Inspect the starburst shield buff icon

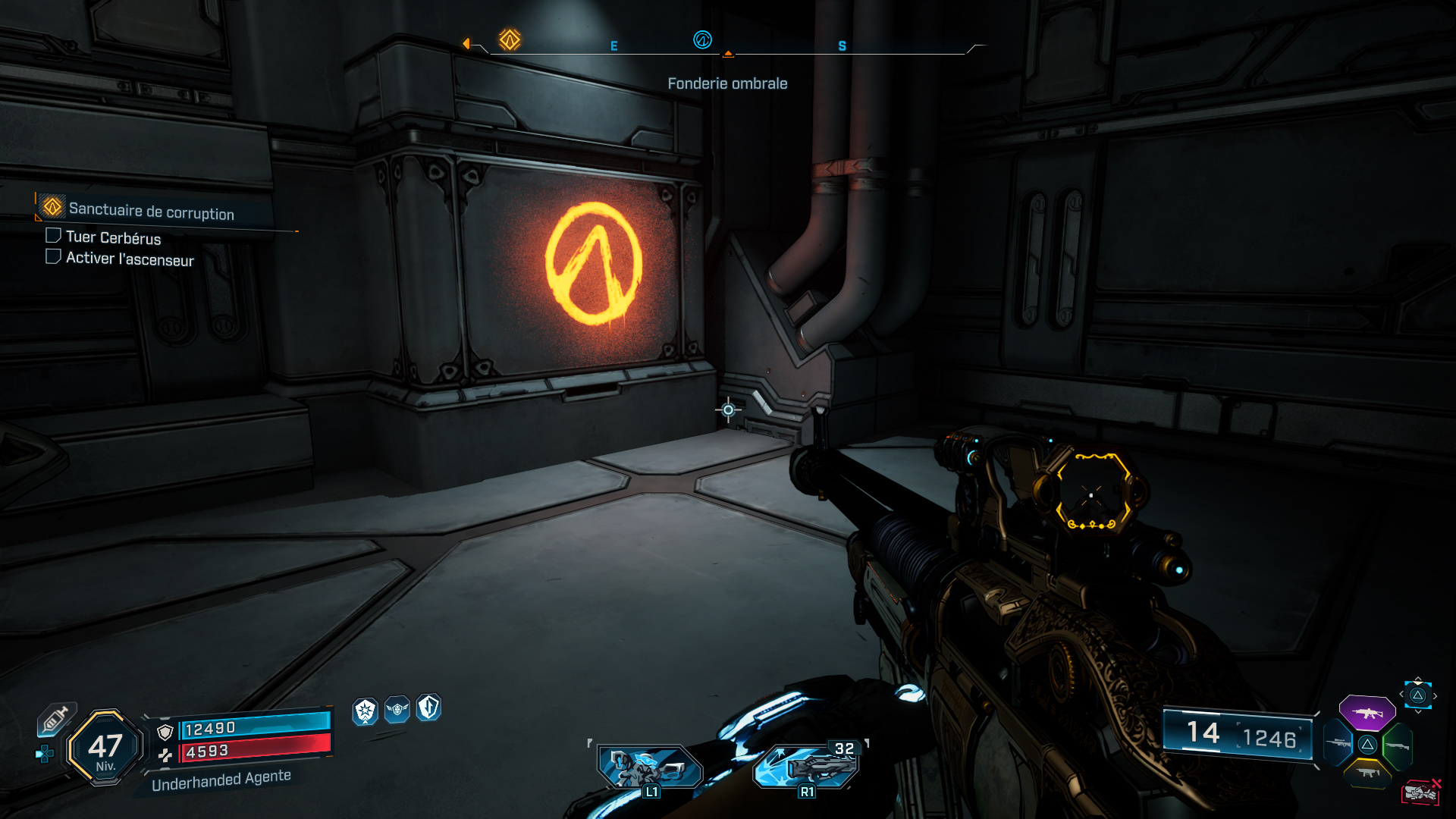tap(366, 711)
